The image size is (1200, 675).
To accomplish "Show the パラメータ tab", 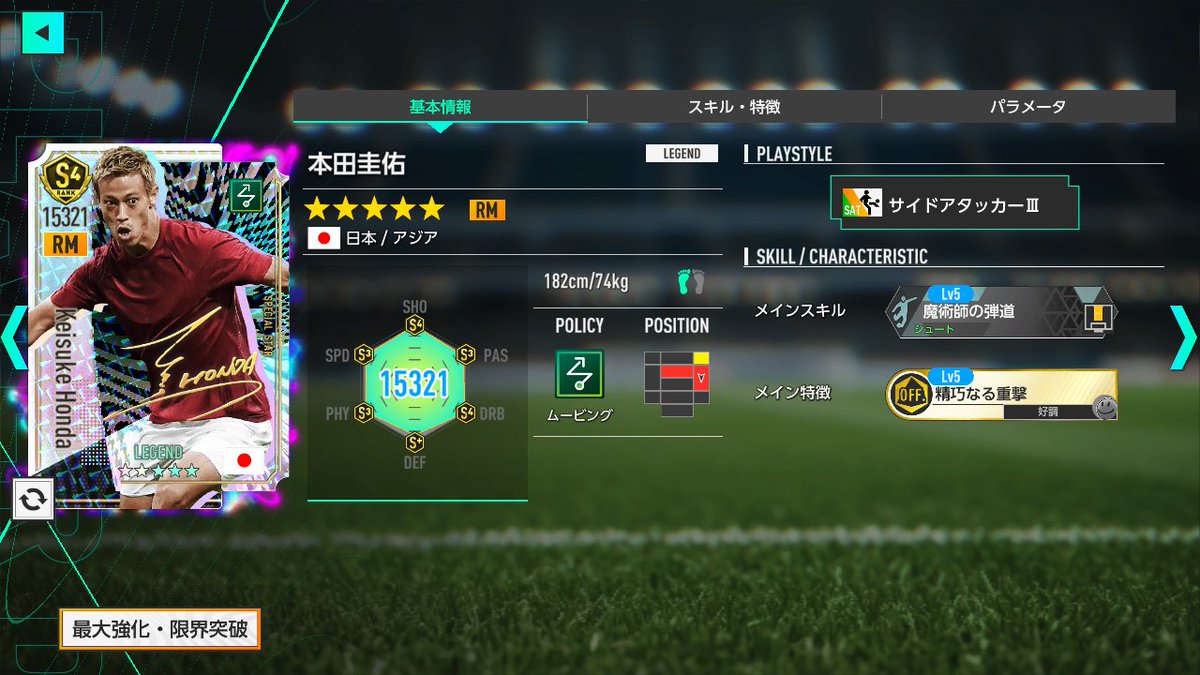I will pyautogui.click(x=1027, y=107).
